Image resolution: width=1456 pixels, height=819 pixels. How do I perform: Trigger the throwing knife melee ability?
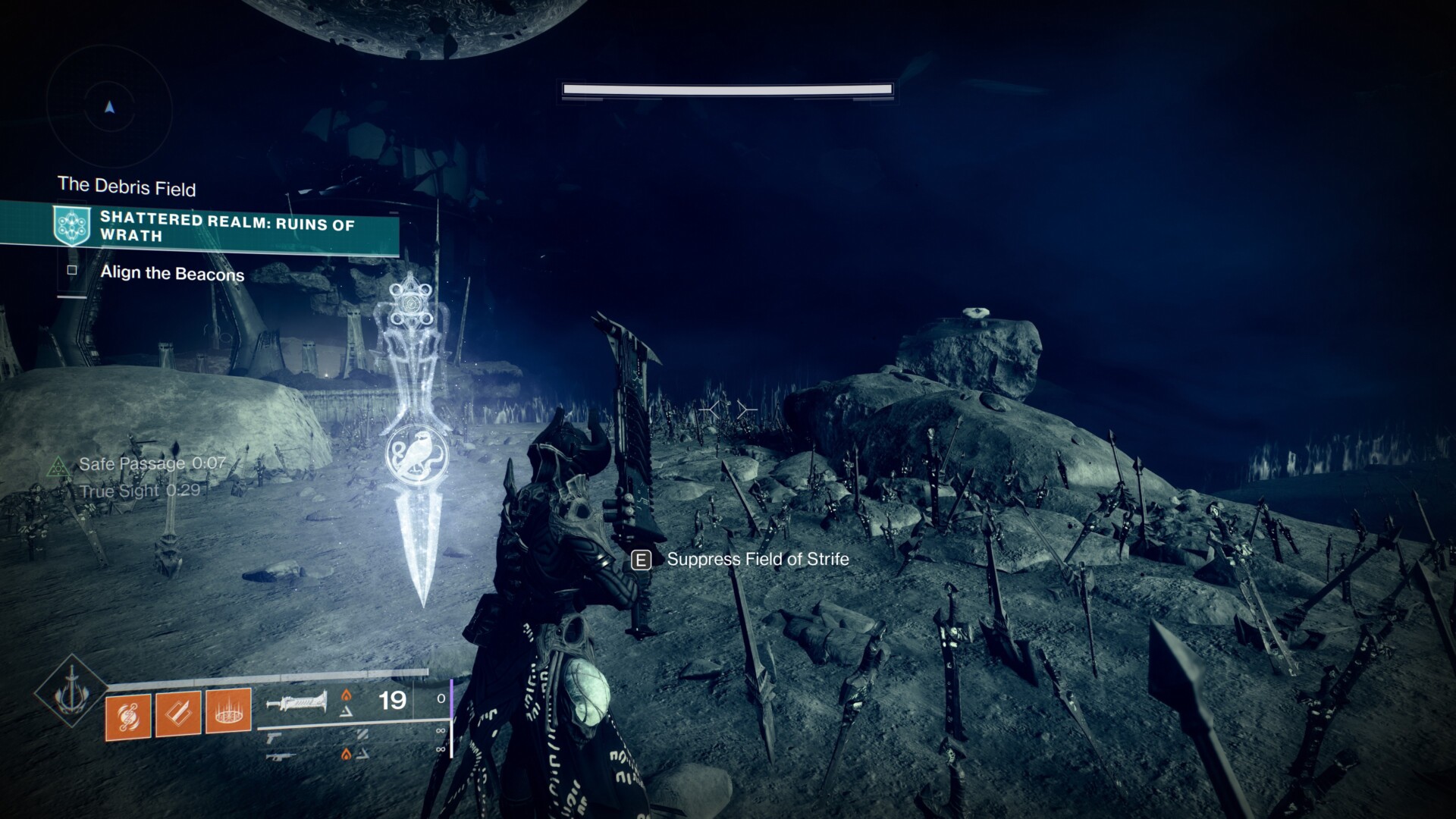(178, 714)
